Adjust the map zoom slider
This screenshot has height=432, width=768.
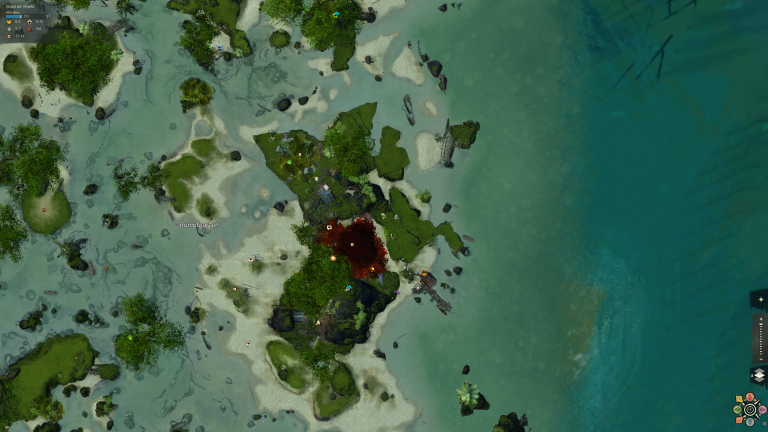point(761,338)
